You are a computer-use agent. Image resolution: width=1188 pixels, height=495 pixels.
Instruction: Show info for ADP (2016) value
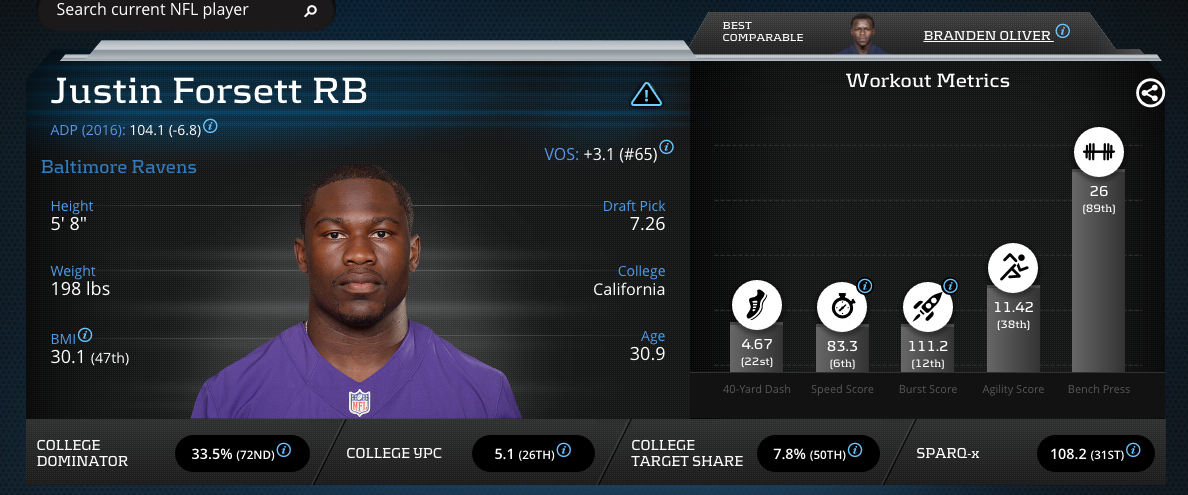(211, 128)
